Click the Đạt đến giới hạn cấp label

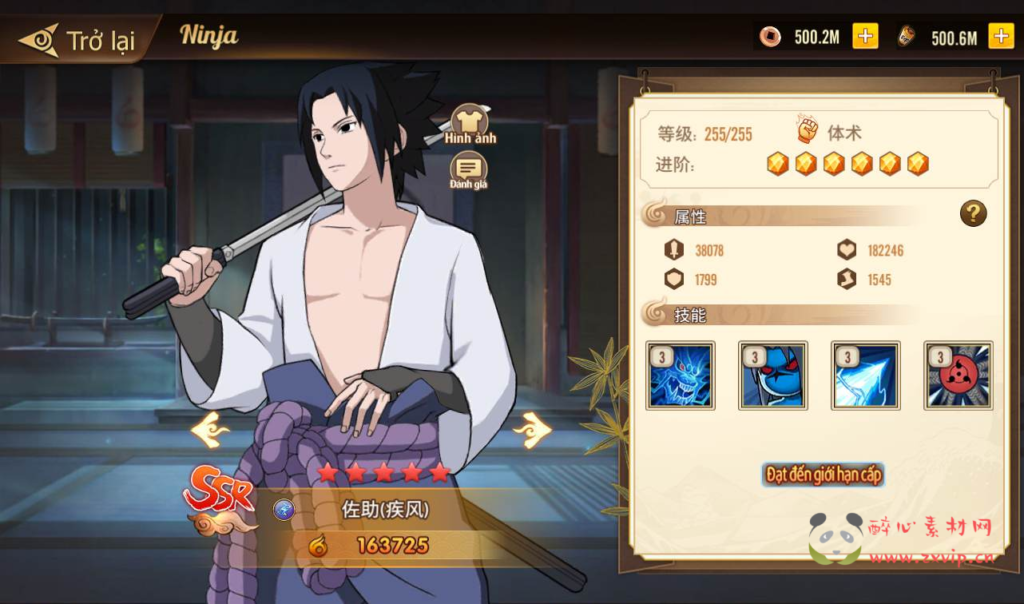pyautogui.click(x=823, y=474)
